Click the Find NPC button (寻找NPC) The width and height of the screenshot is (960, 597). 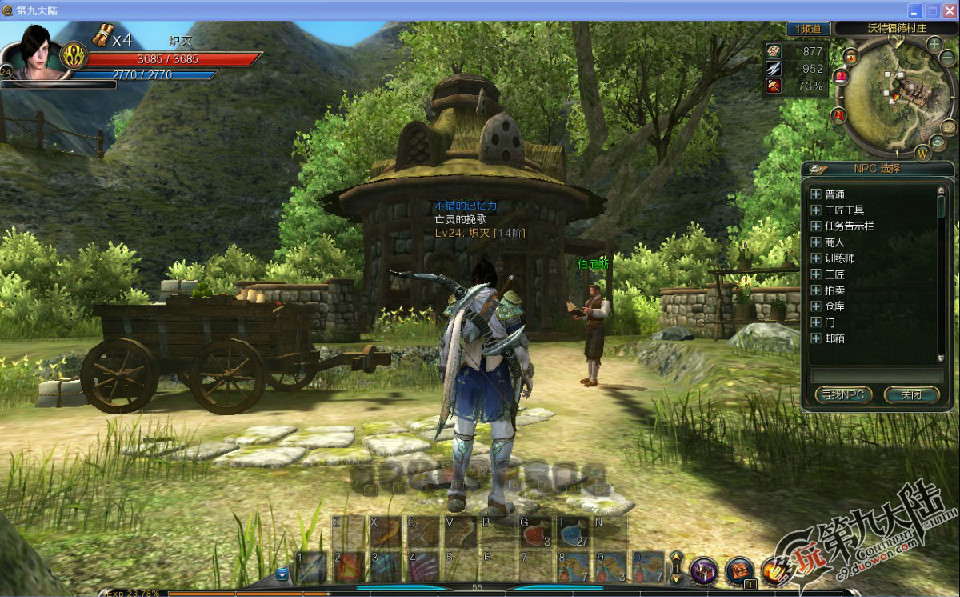[845, 395]
